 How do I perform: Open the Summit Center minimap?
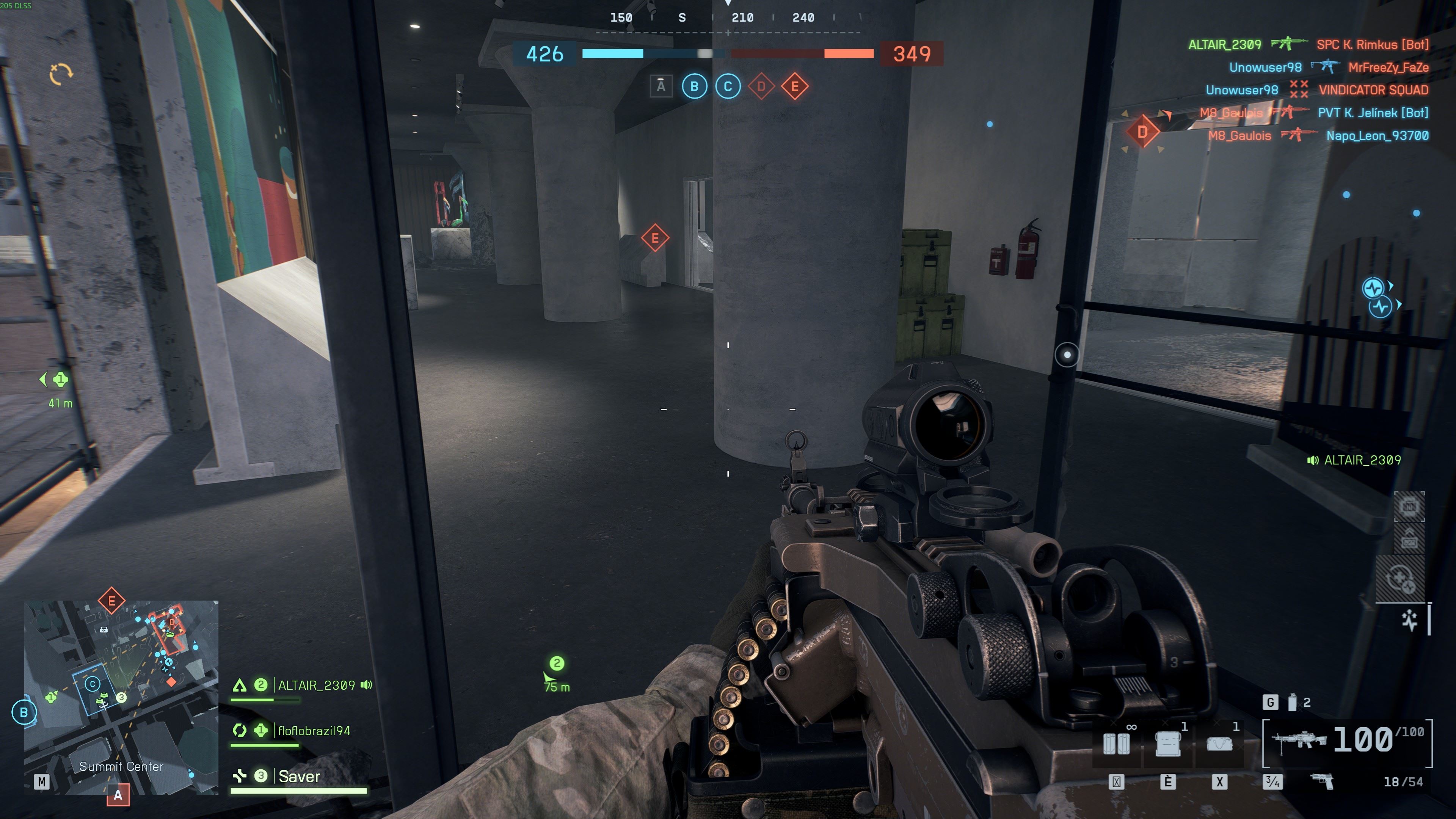[121, 697]
